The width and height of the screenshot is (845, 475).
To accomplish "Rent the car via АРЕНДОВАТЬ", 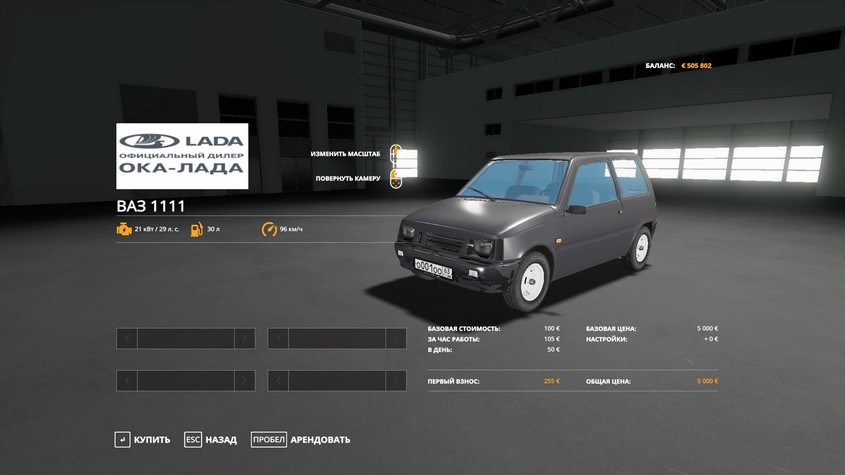I will point(301,440).
